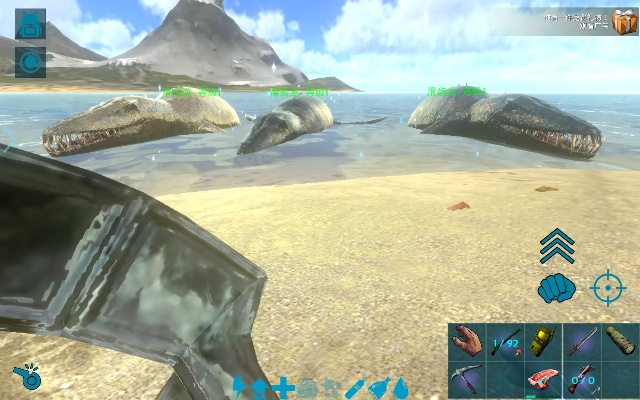Viewport: 640px width, 400px height.
Task: Equip the pickaxe from the hotbar
Action: point(466,379)
